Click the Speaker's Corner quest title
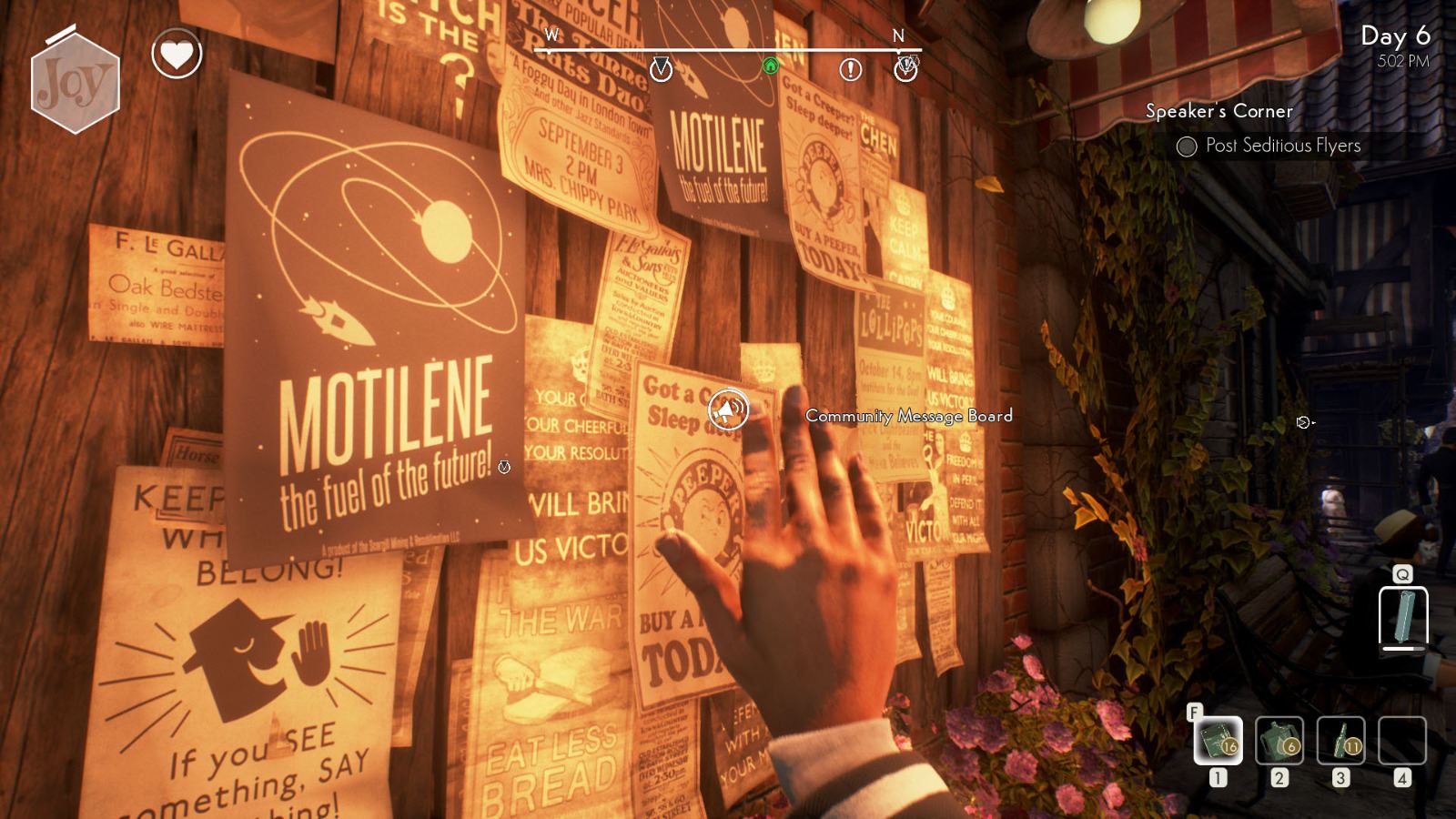Image resolution: width=1456 pixels, height=819 pixels. tap(1219, 112)
